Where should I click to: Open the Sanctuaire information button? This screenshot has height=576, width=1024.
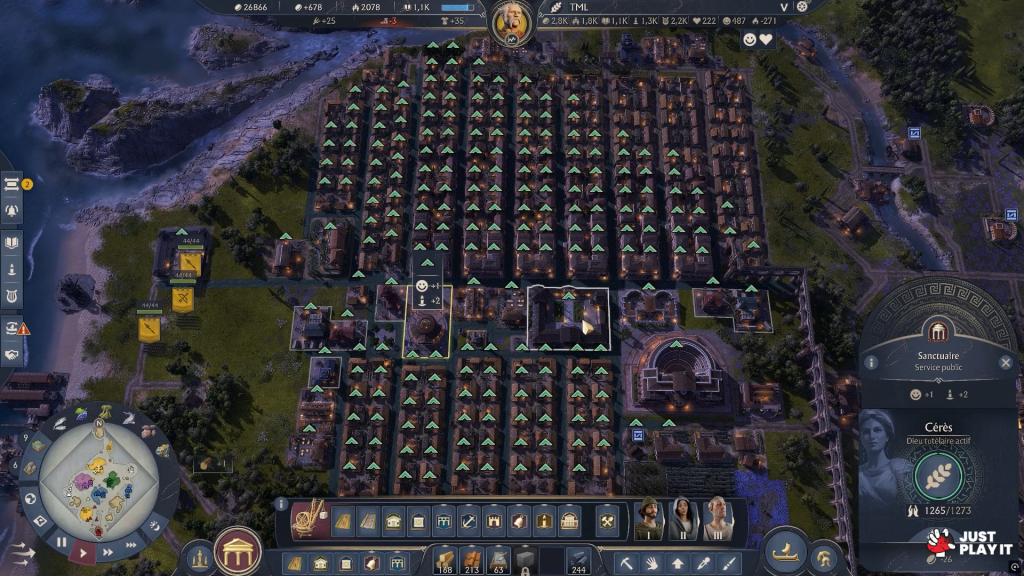pos(871,362)
